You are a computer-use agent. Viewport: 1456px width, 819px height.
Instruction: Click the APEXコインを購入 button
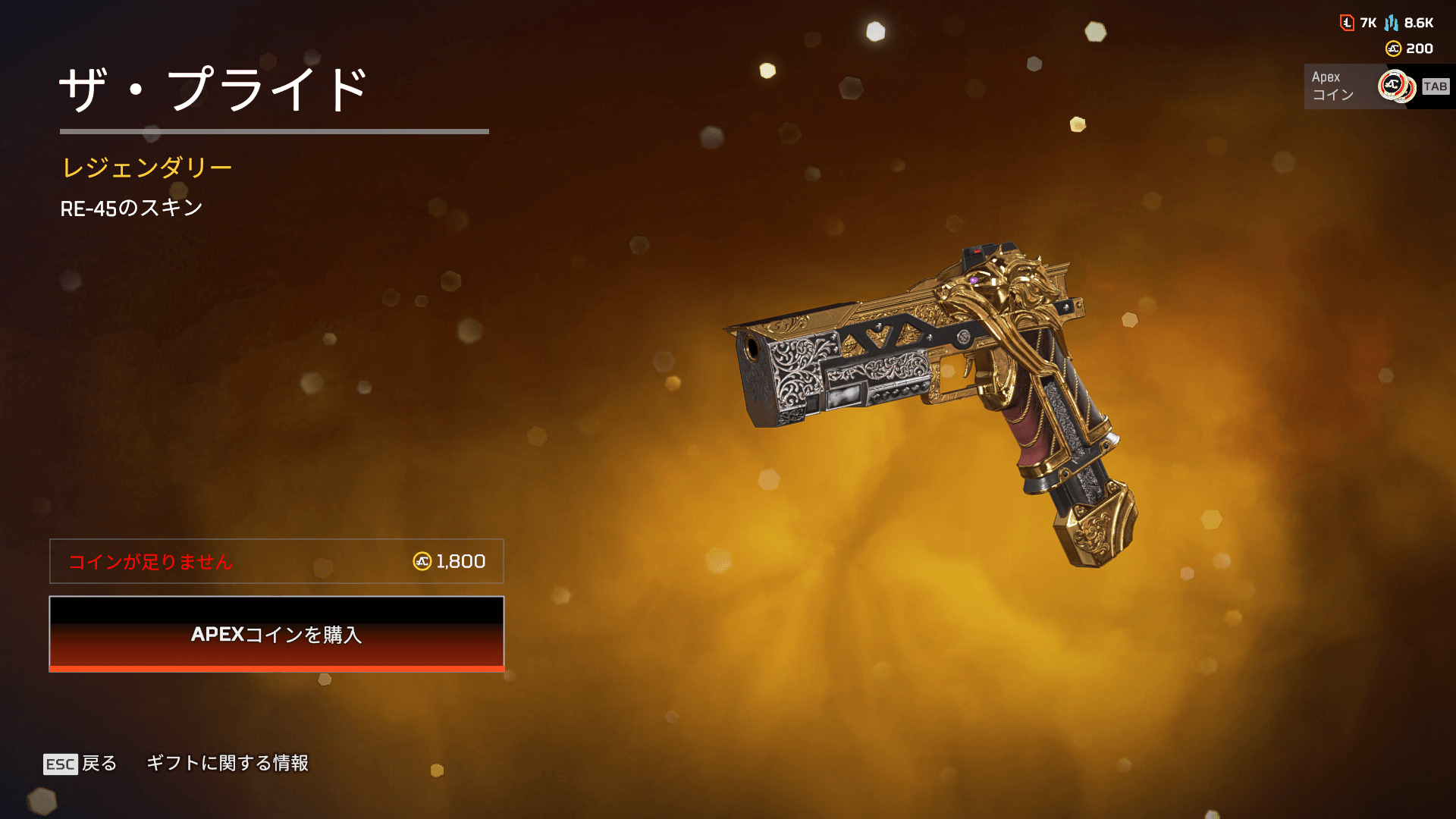click(276, 634)
